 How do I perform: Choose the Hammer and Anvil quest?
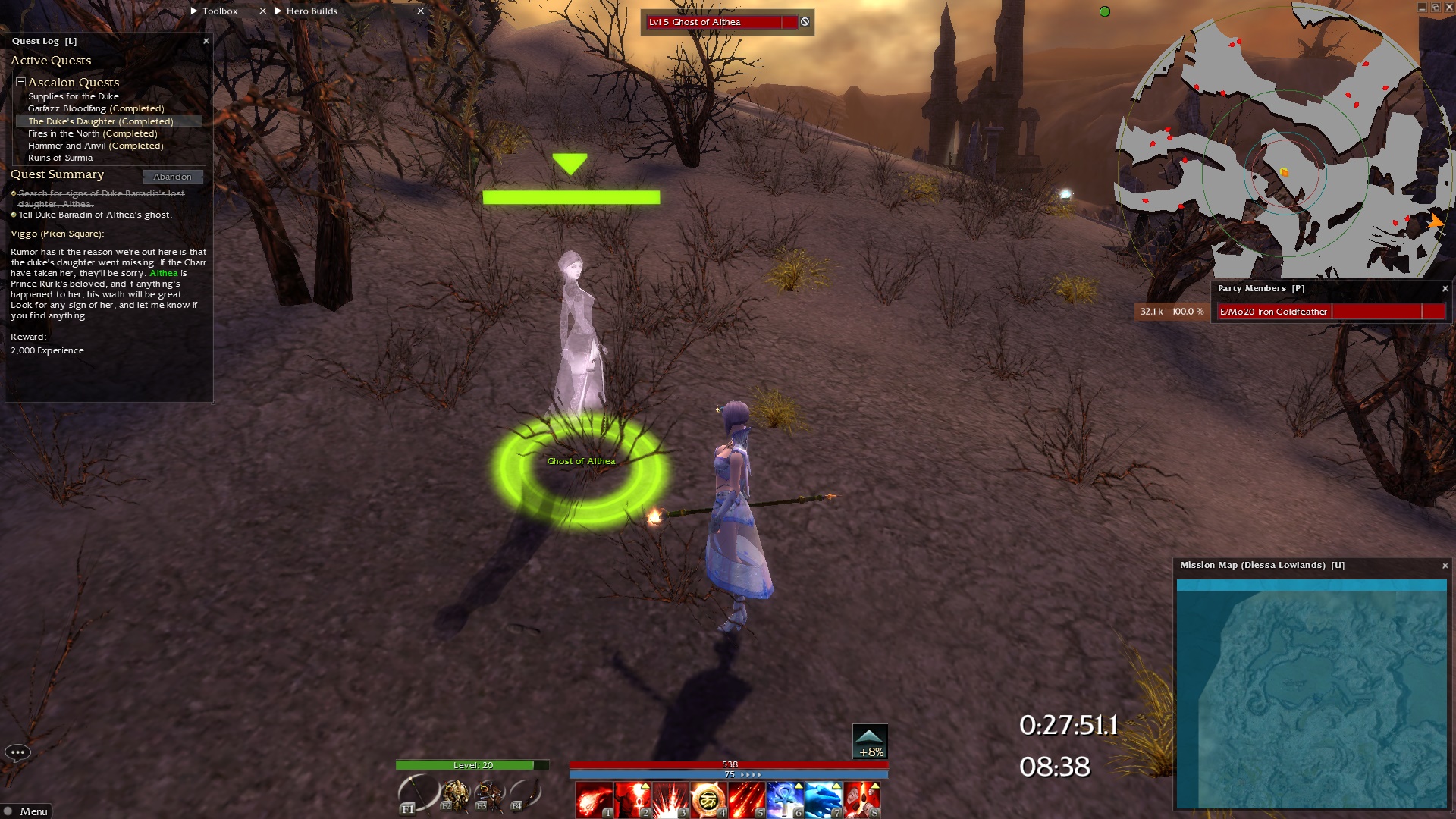(96, 146)
